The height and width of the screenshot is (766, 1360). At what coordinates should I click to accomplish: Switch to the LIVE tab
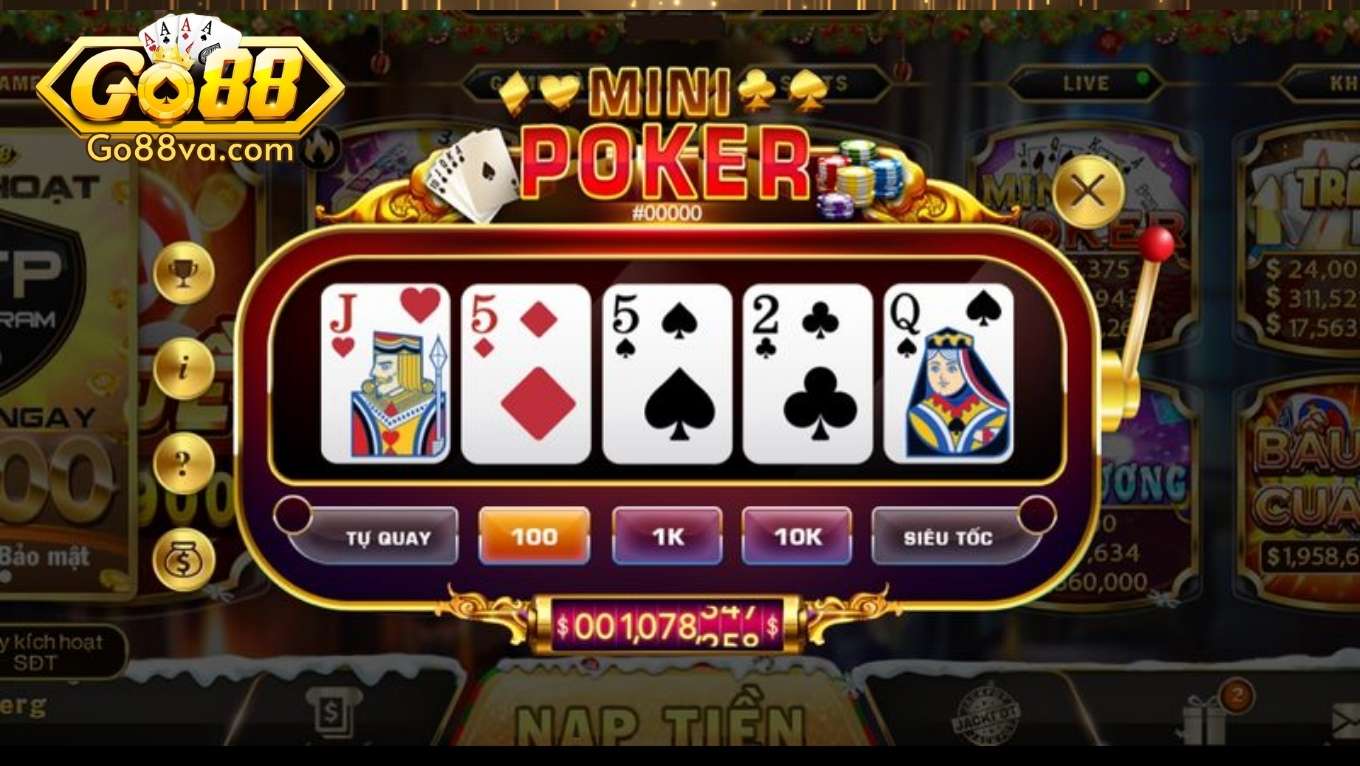[1085, 84]
